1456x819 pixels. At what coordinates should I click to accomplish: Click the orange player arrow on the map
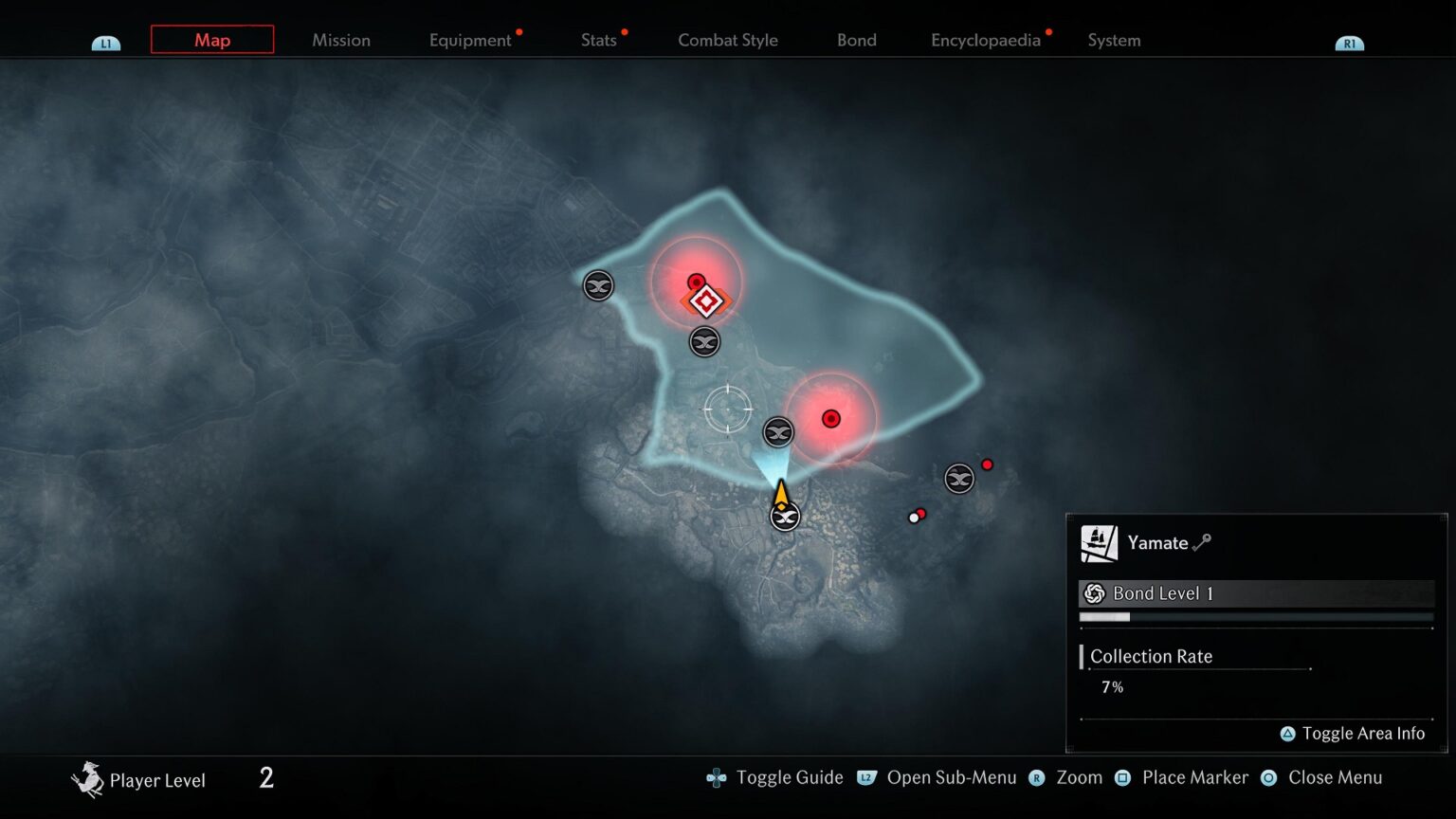780,493
